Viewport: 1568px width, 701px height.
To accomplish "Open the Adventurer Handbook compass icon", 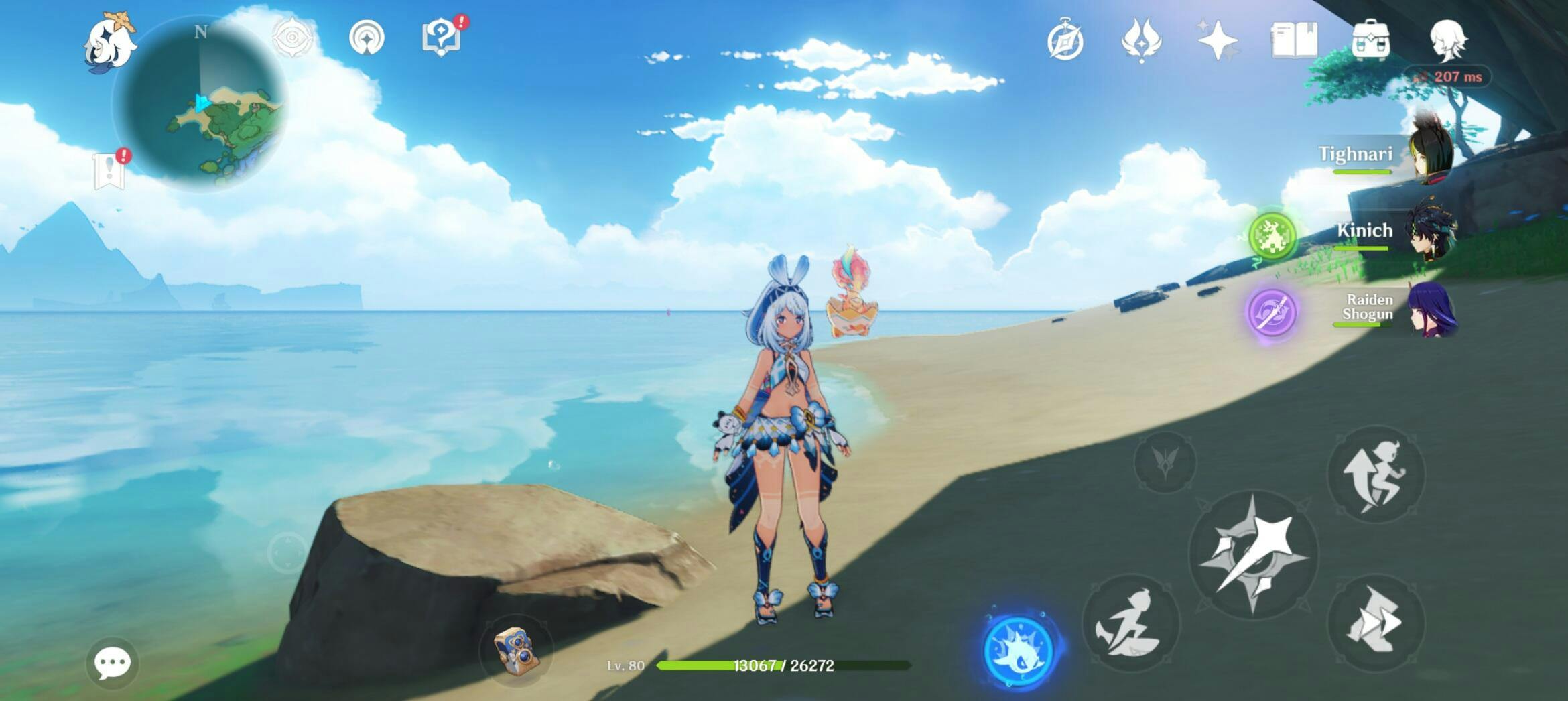I will point(1065,42).
